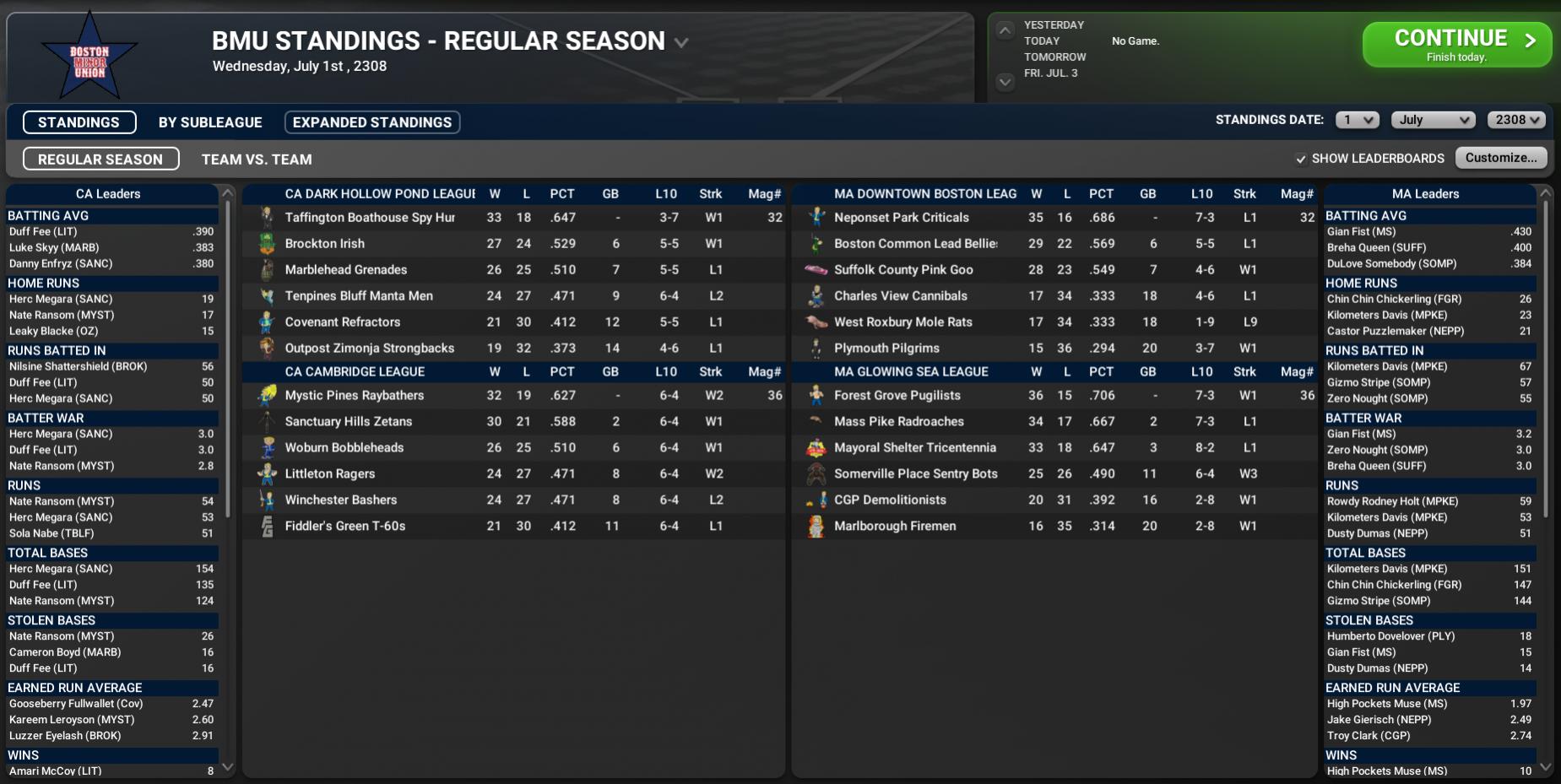
Task: Select the Standings tab
Action: pyautogui.click(x=79, y=122)
